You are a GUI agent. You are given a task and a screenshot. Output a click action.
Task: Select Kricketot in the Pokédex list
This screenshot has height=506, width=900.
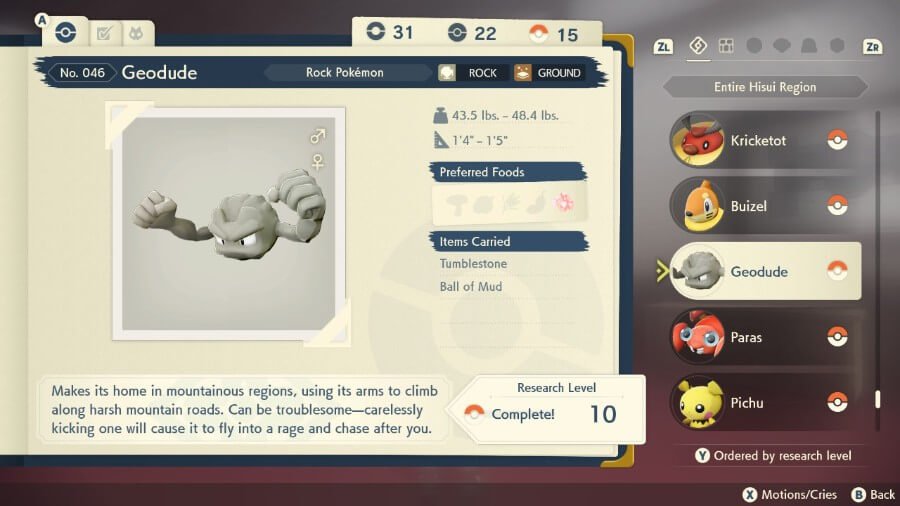point(762,141)
